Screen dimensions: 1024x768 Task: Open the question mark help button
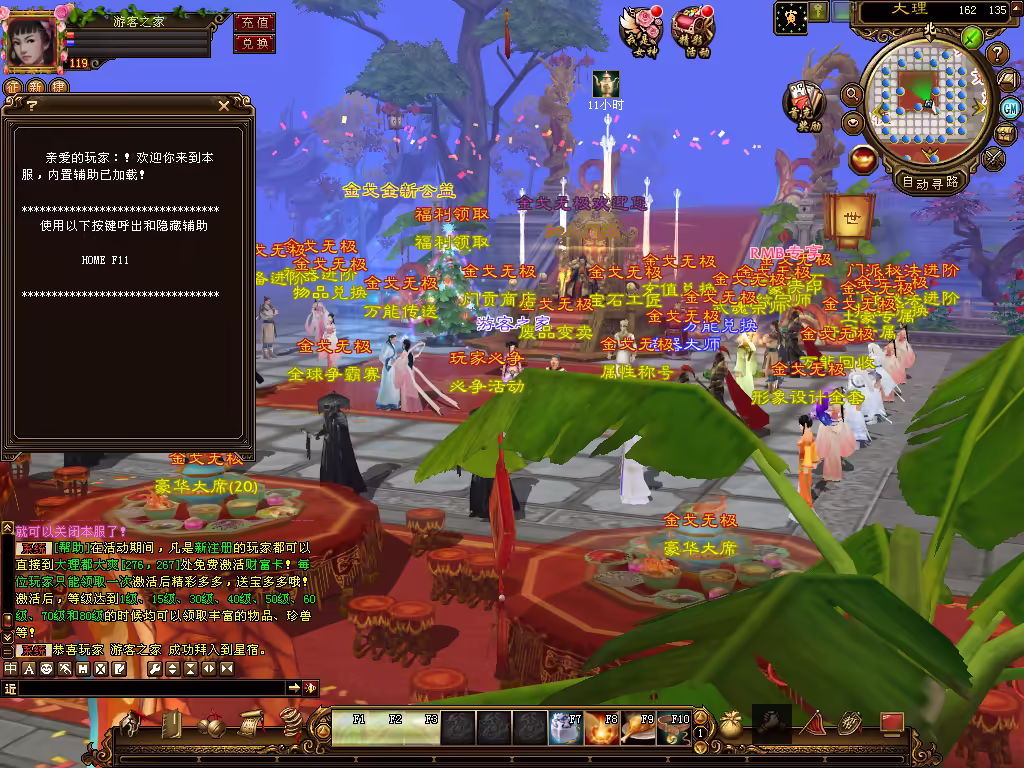coord(997,53)
